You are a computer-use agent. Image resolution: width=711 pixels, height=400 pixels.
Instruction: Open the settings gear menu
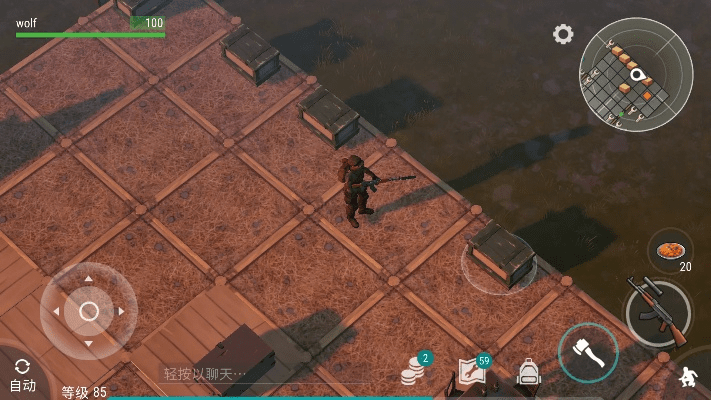(x=563, y=34)
